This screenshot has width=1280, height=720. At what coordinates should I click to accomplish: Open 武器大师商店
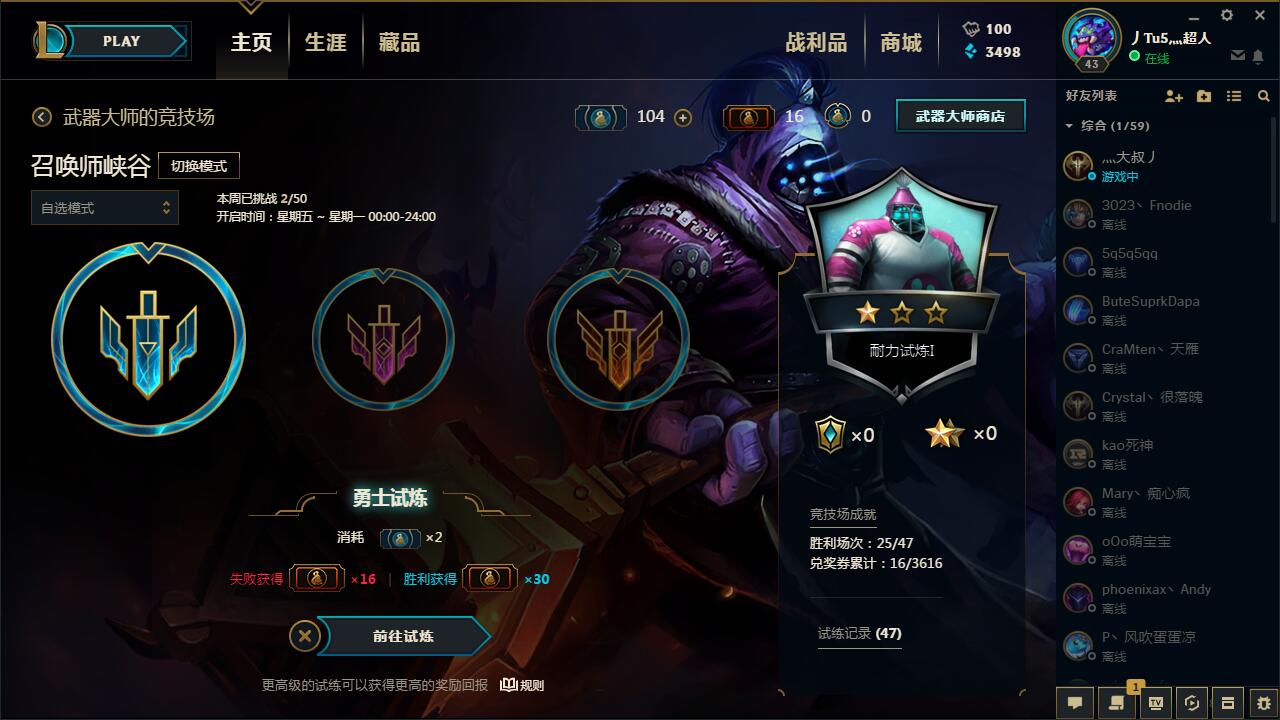(959, 115)
